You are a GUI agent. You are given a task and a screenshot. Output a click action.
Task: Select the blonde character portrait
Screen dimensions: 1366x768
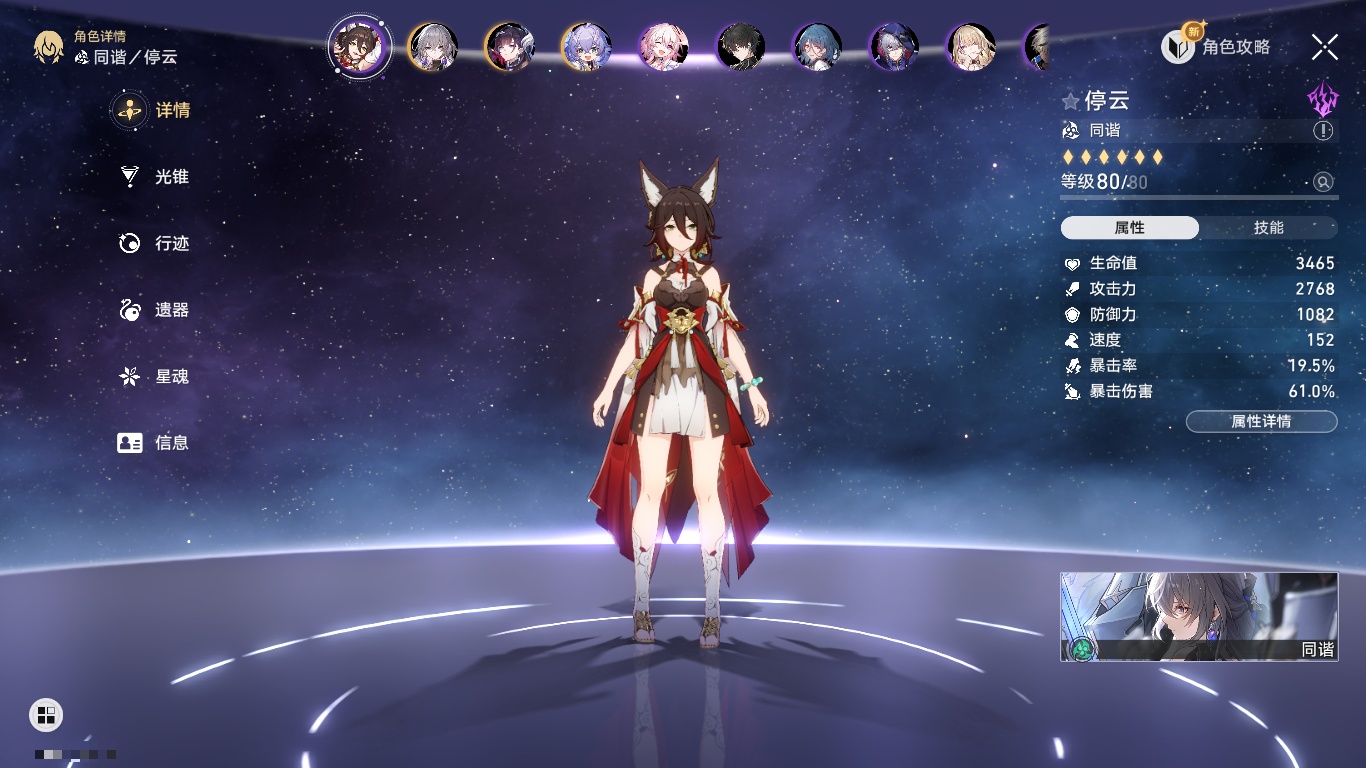pos(971,47)
